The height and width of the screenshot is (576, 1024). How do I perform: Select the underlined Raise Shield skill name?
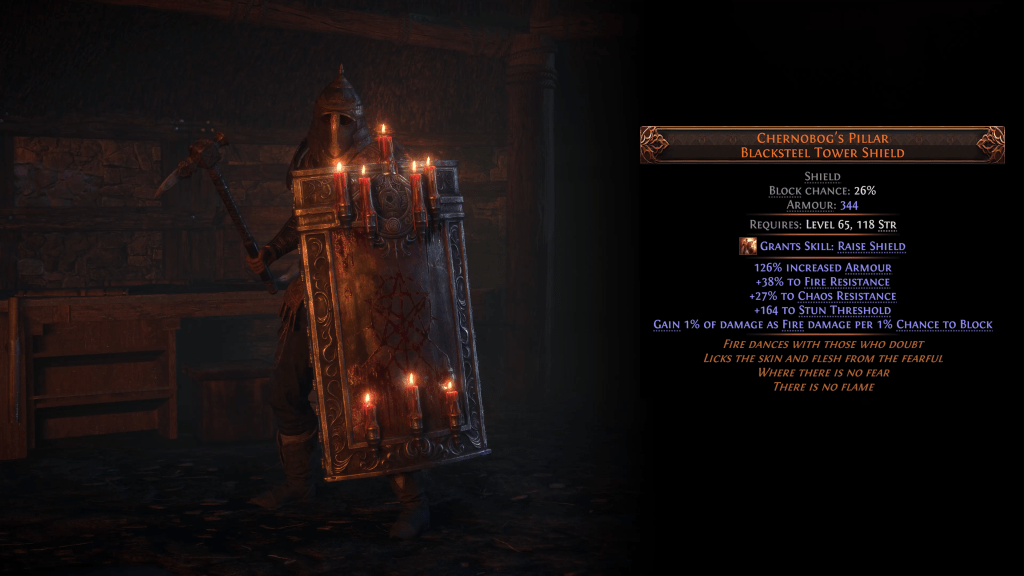tap(871, 246)
